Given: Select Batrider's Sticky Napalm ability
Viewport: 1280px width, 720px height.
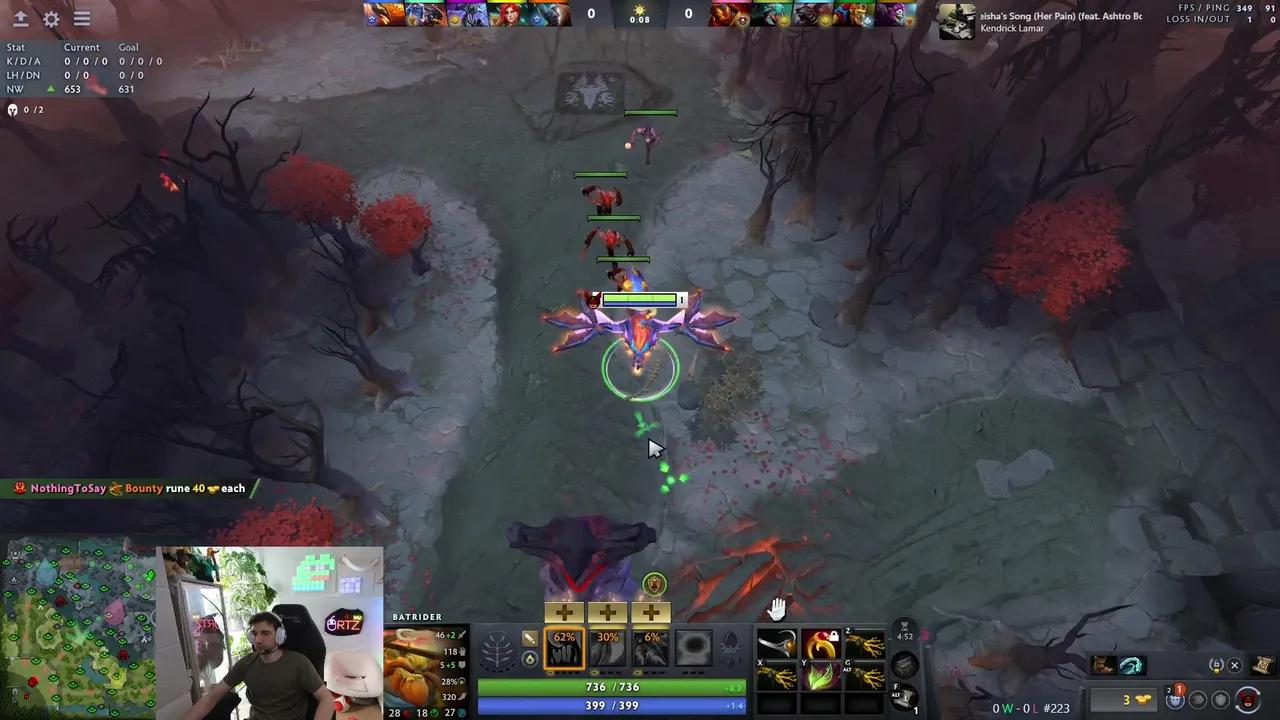Looking at the screenshot, I should 564,650.
